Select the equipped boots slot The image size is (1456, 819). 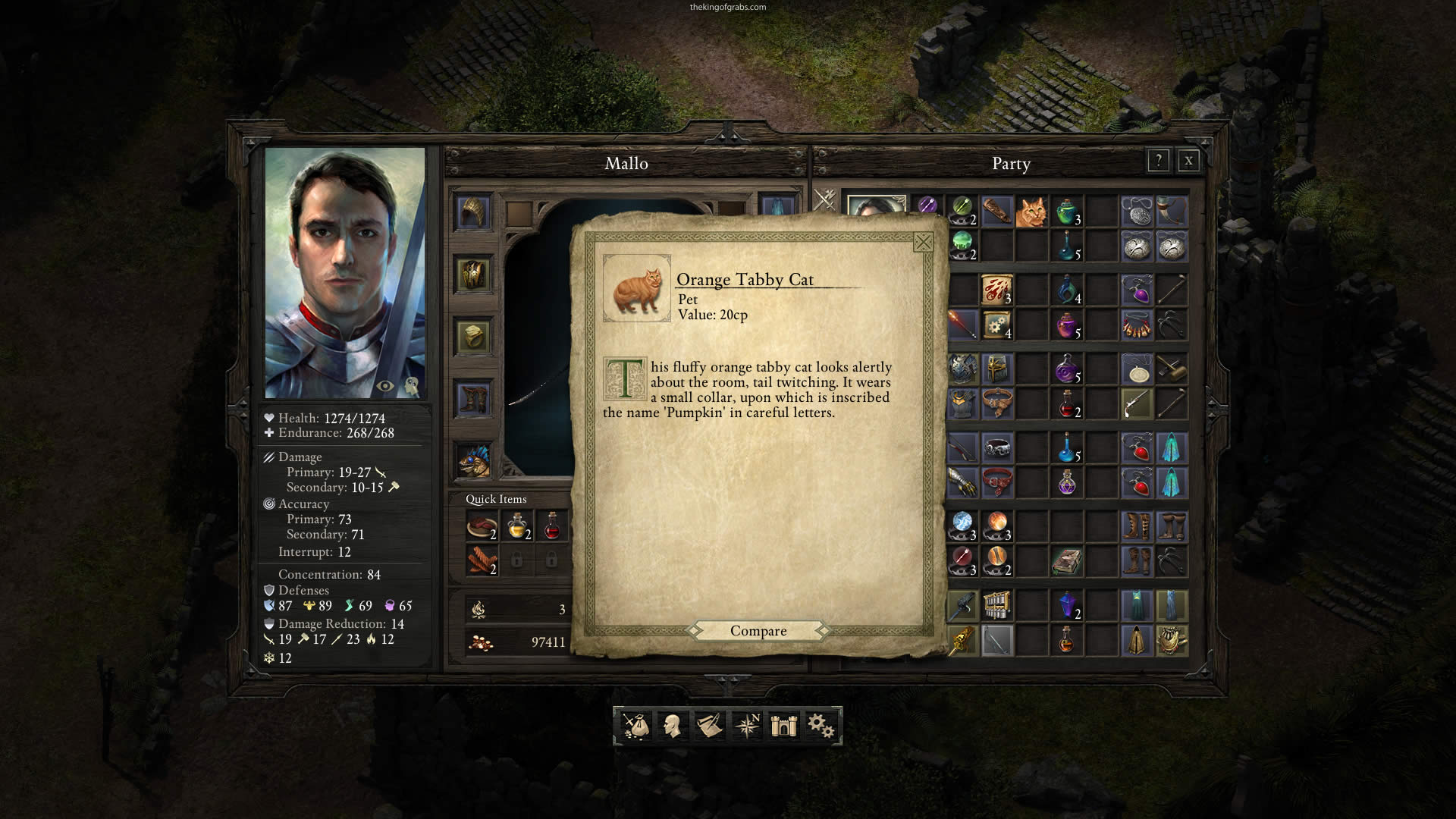(x=473, y=398)
